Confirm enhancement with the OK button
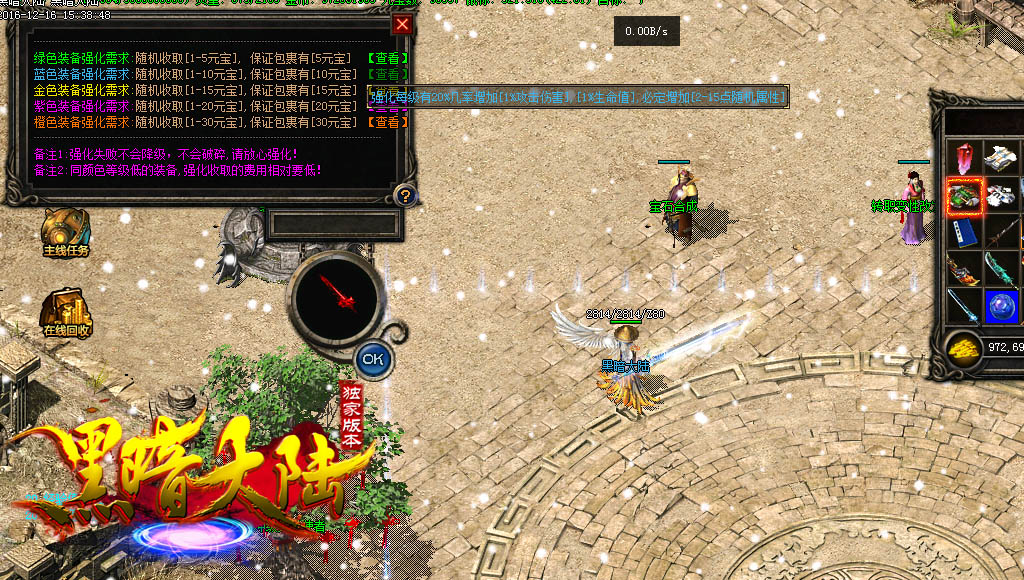 [373, 357]
